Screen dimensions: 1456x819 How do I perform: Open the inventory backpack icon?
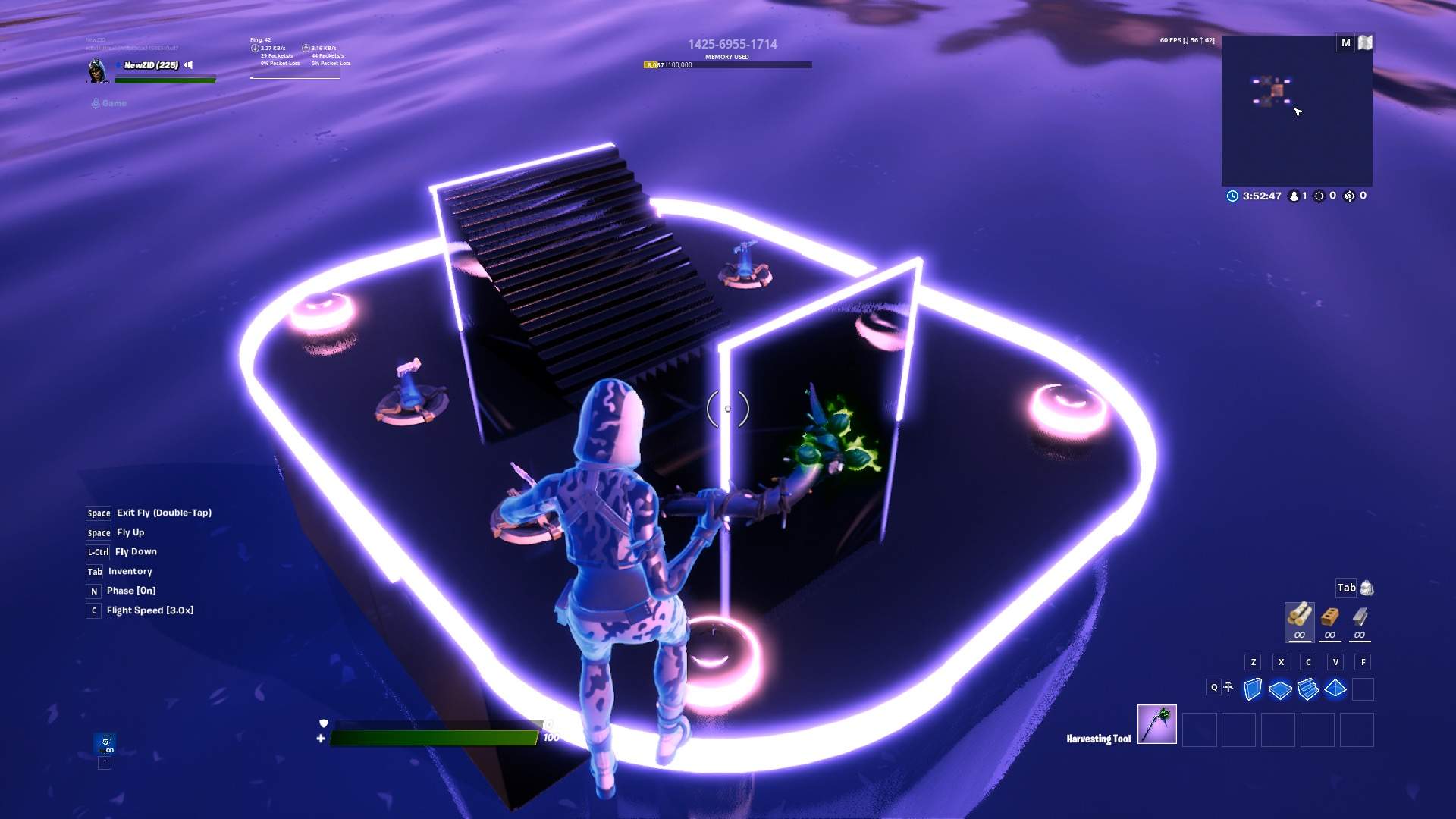tap(1367, 588)
